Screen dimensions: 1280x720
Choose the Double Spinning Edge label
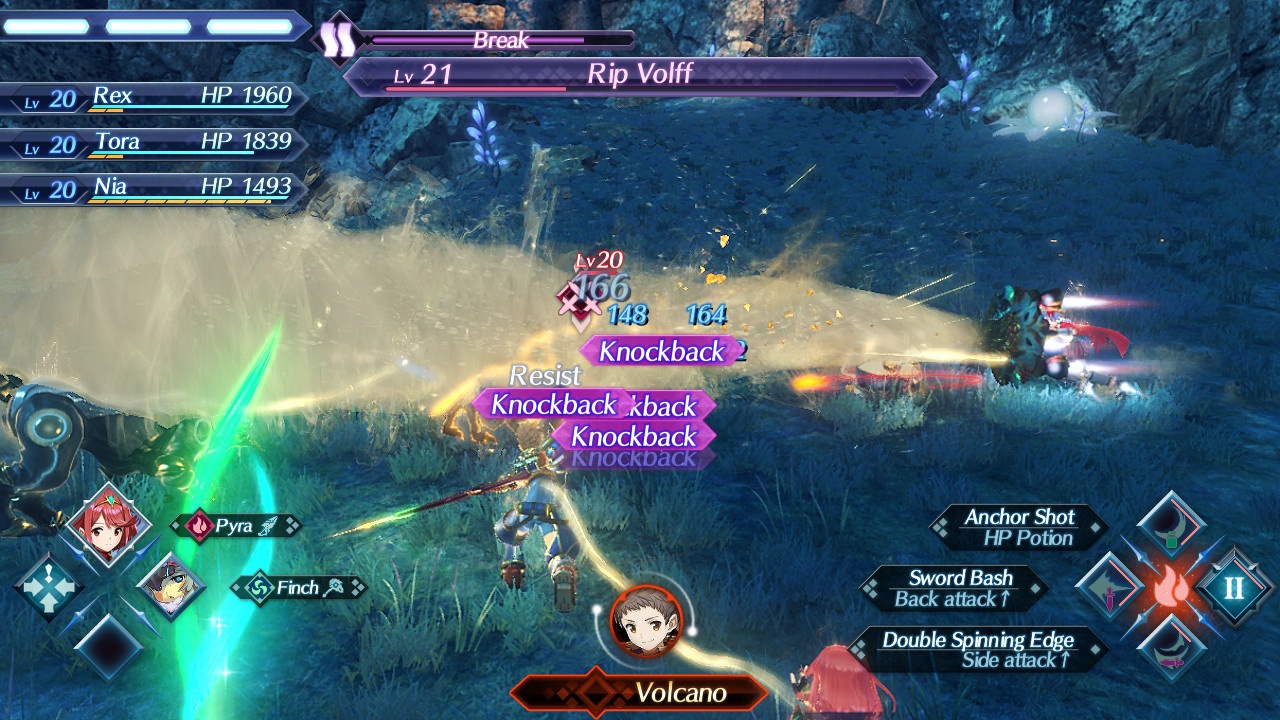[x=977, y=650]
